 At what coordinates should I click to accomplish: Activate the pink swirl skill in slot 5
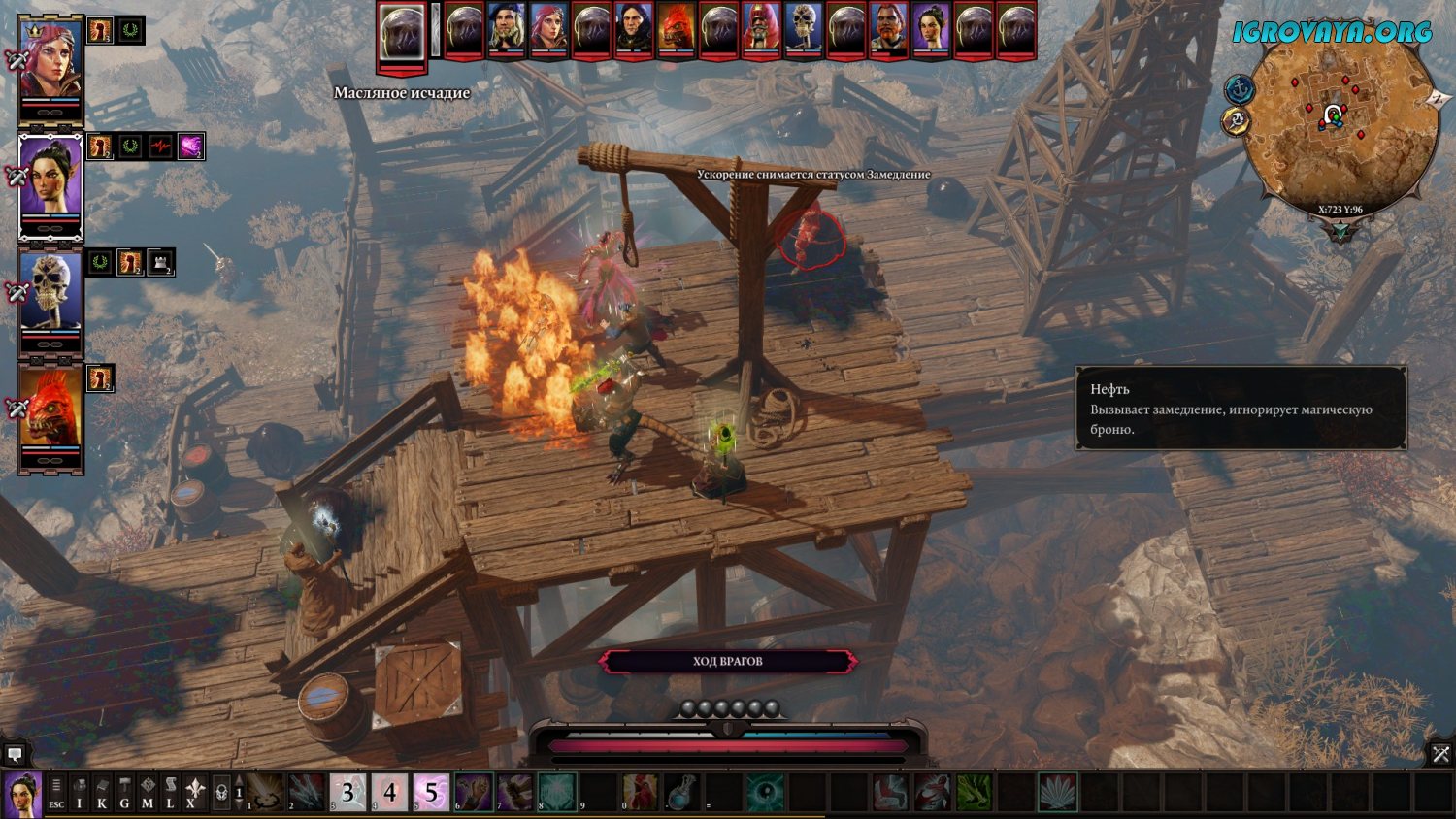431,793
